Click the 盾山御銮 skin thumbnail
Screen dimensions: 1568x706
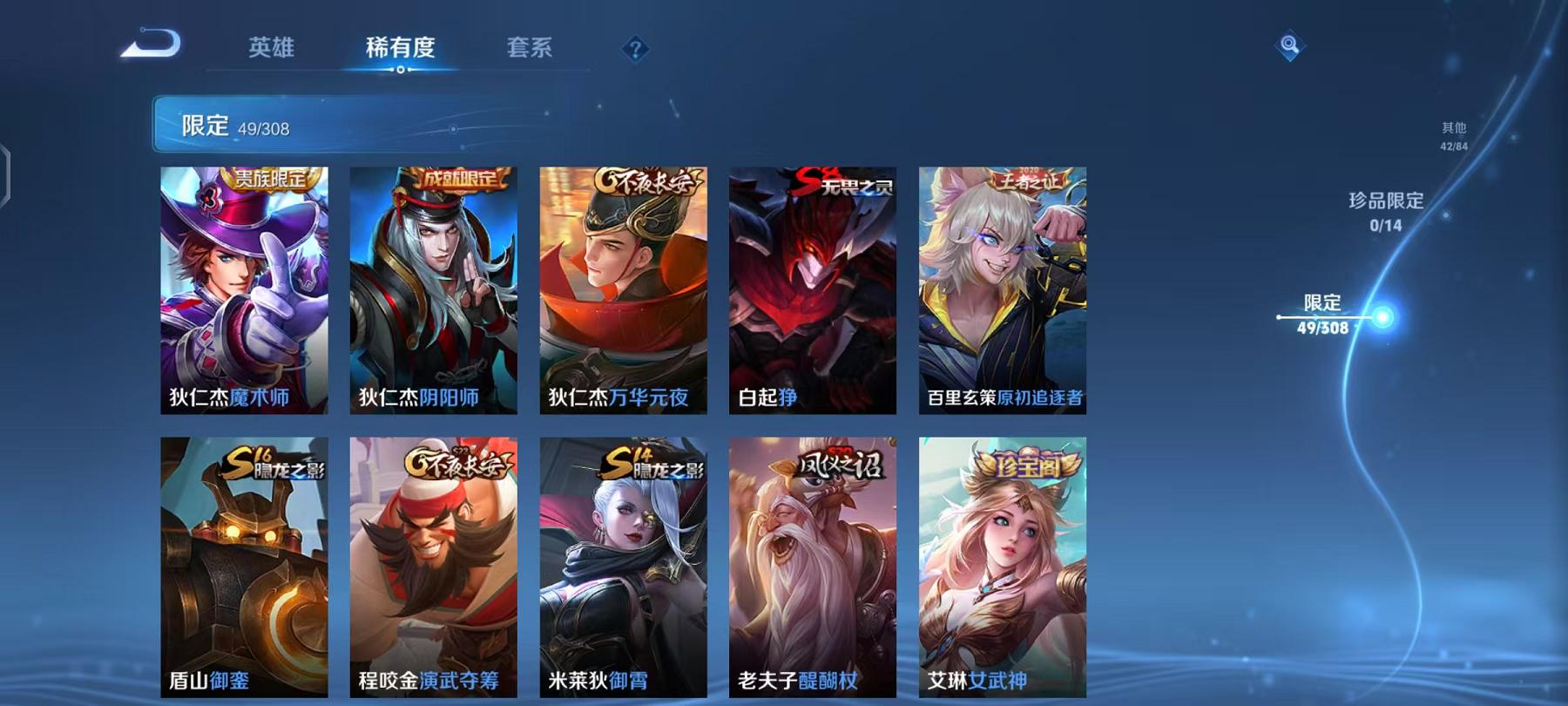coord(244,567)
